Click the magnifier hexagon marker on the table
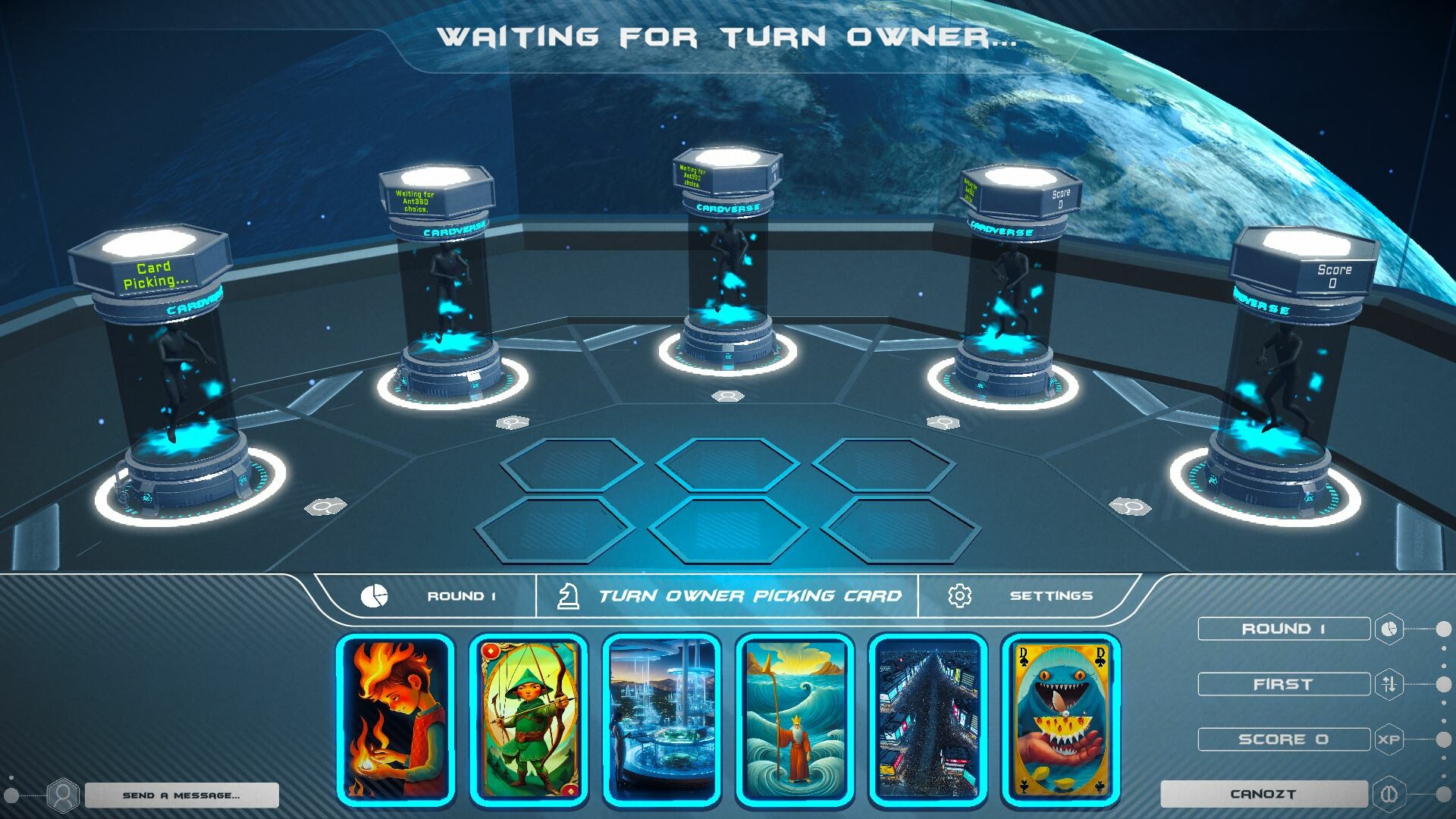1456x819 pixels. point(326,507)
